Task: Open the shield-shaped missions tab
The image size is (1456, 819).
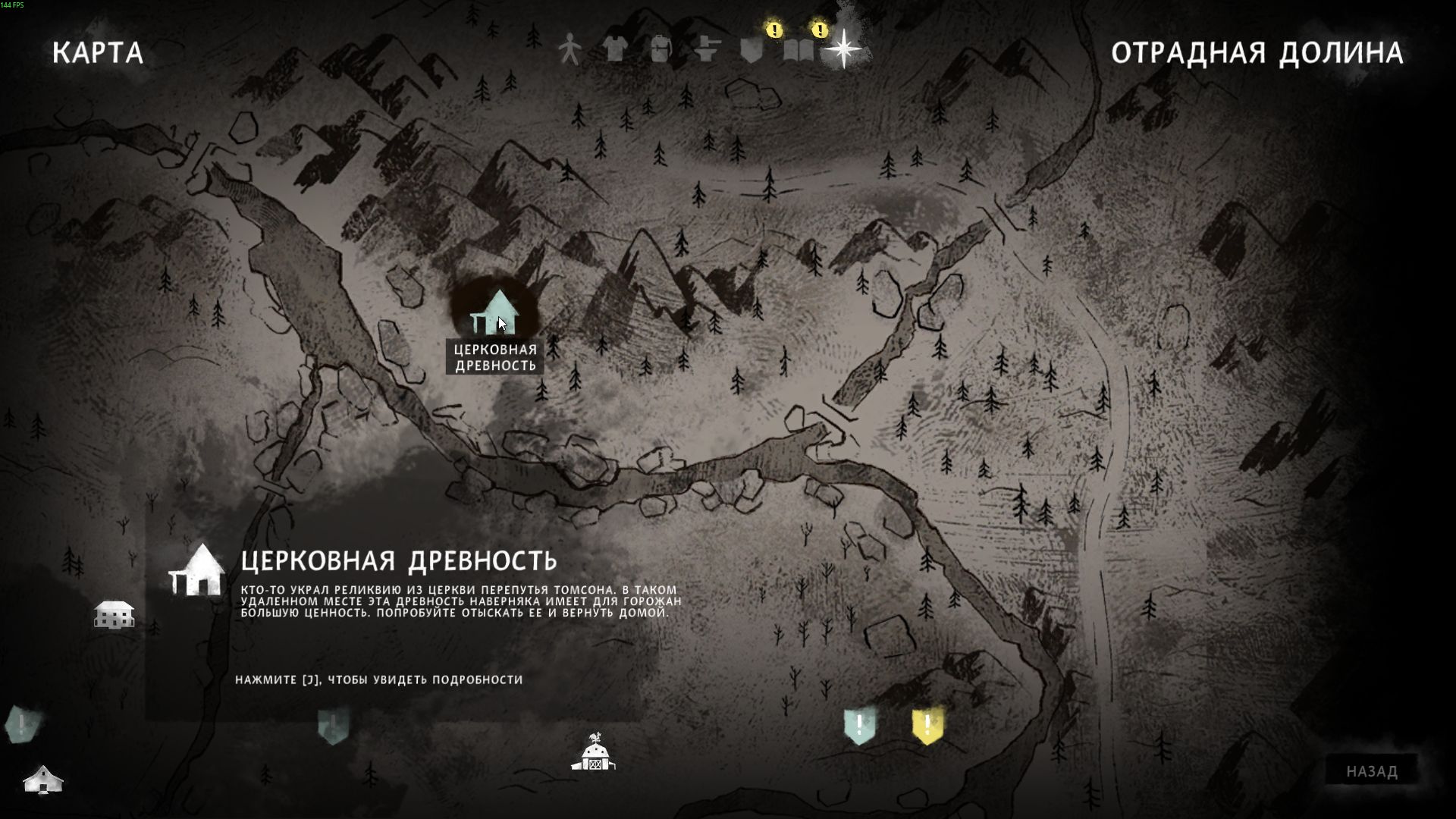Action: point(752,50)
